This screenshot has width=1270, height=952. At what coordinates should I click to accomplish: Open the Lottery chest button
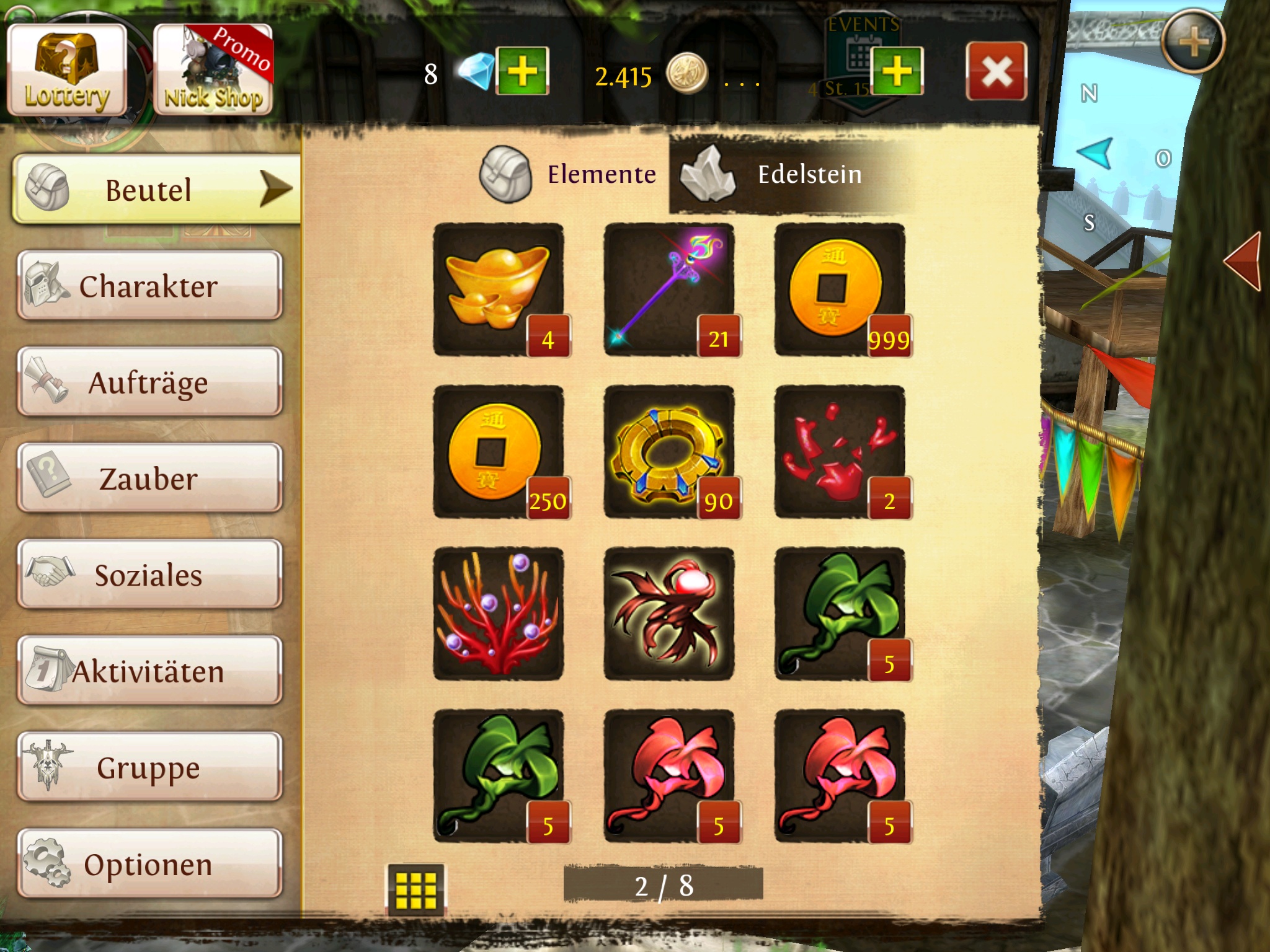67,71
